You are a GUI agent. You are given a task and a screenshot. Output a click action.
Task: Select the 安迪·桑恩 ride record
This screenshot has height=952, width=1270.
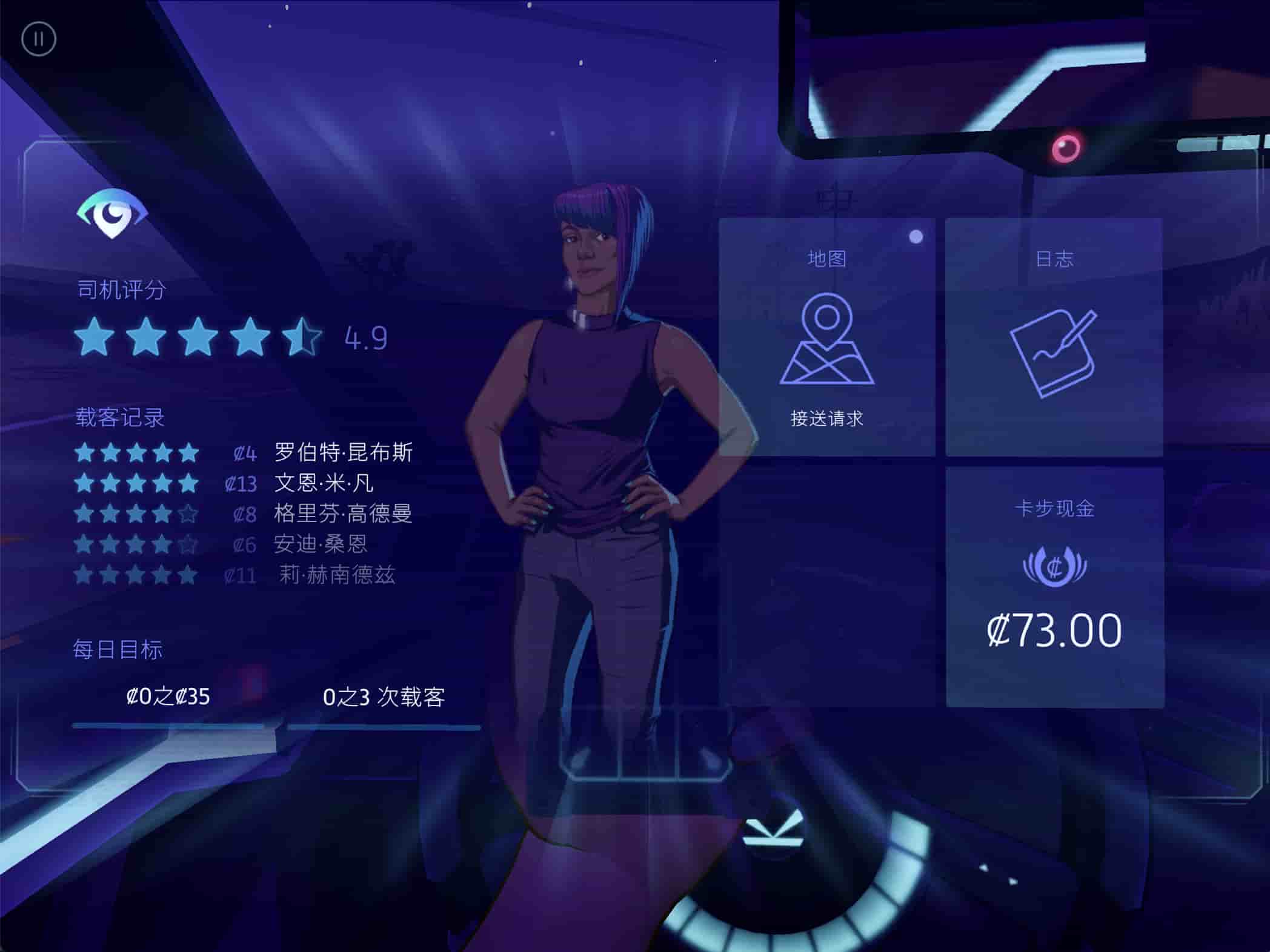[320, 544]
